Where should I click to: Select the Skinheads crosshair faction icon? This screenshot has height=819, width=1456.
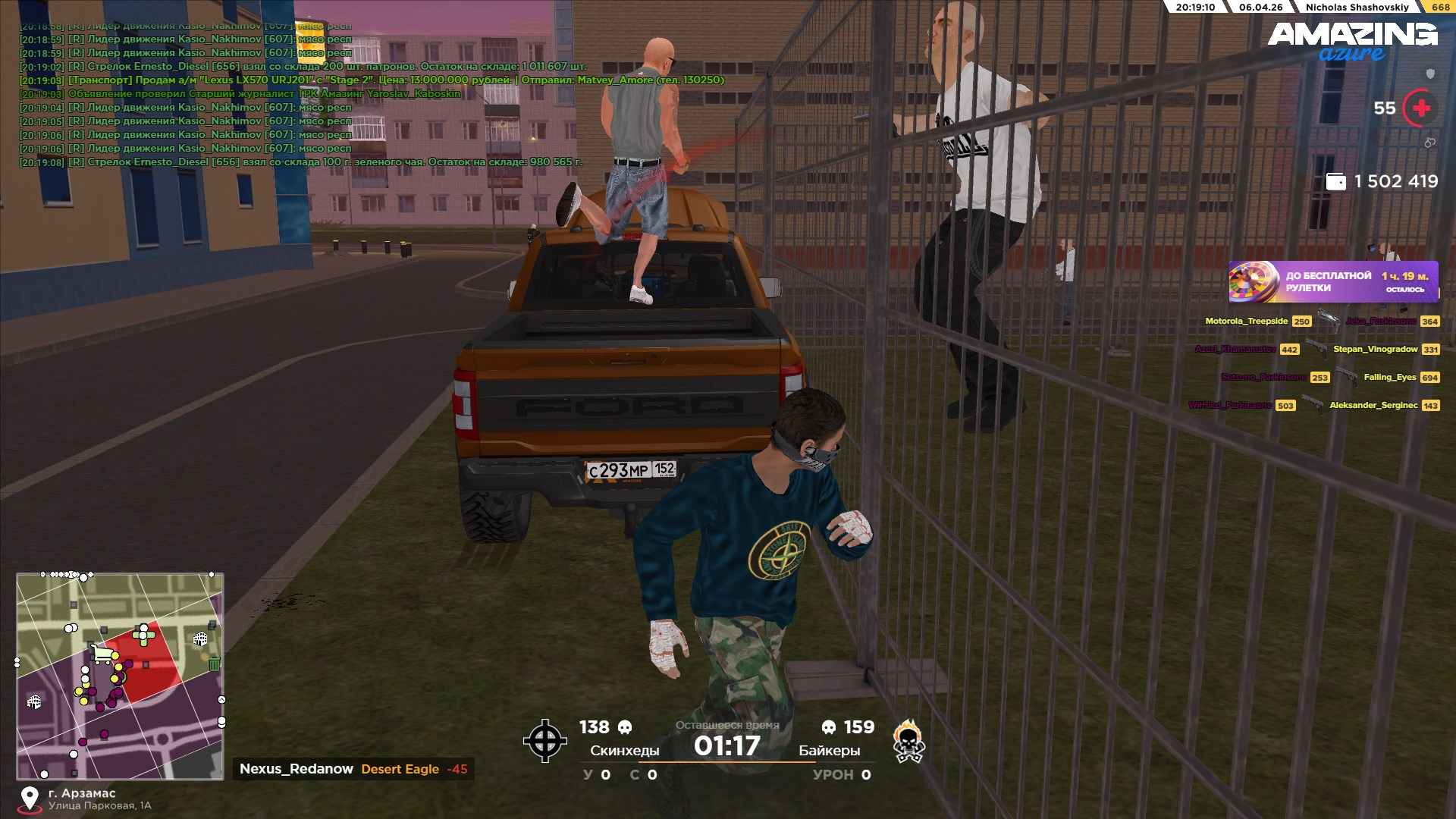[x=544, y=741]
